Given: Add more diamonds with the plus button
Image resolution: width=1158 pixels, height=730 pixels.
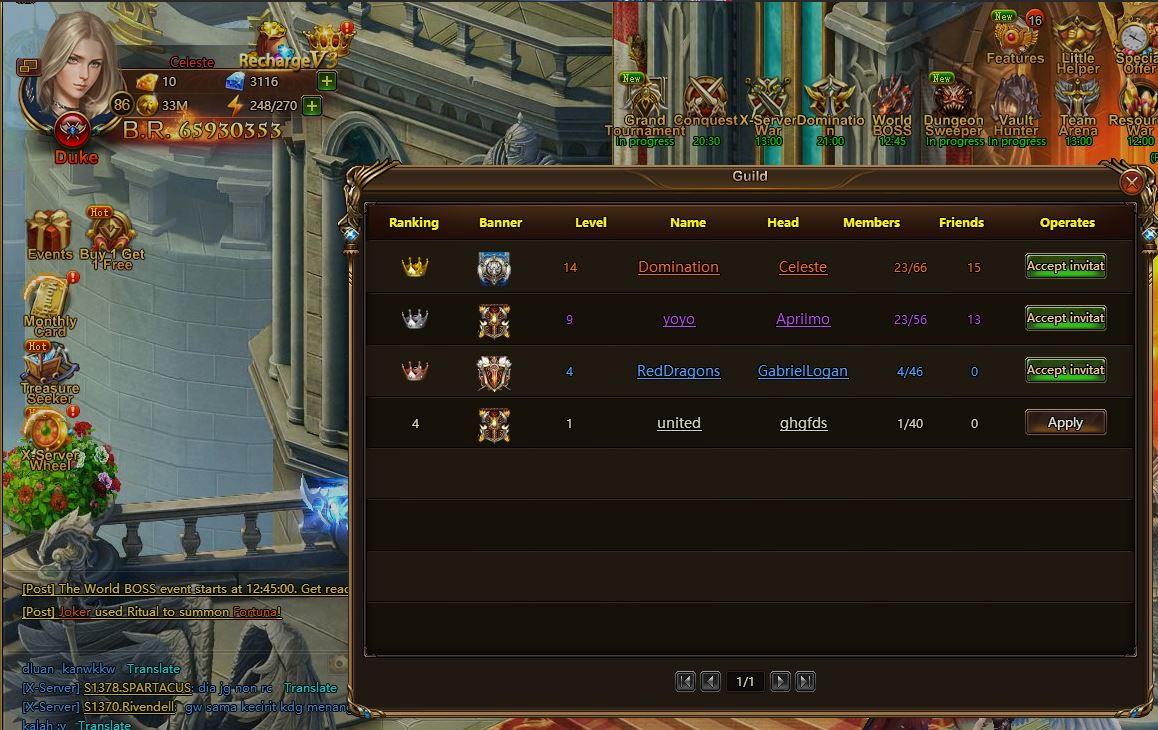Looking at the screenshot, I should (326, 81).
